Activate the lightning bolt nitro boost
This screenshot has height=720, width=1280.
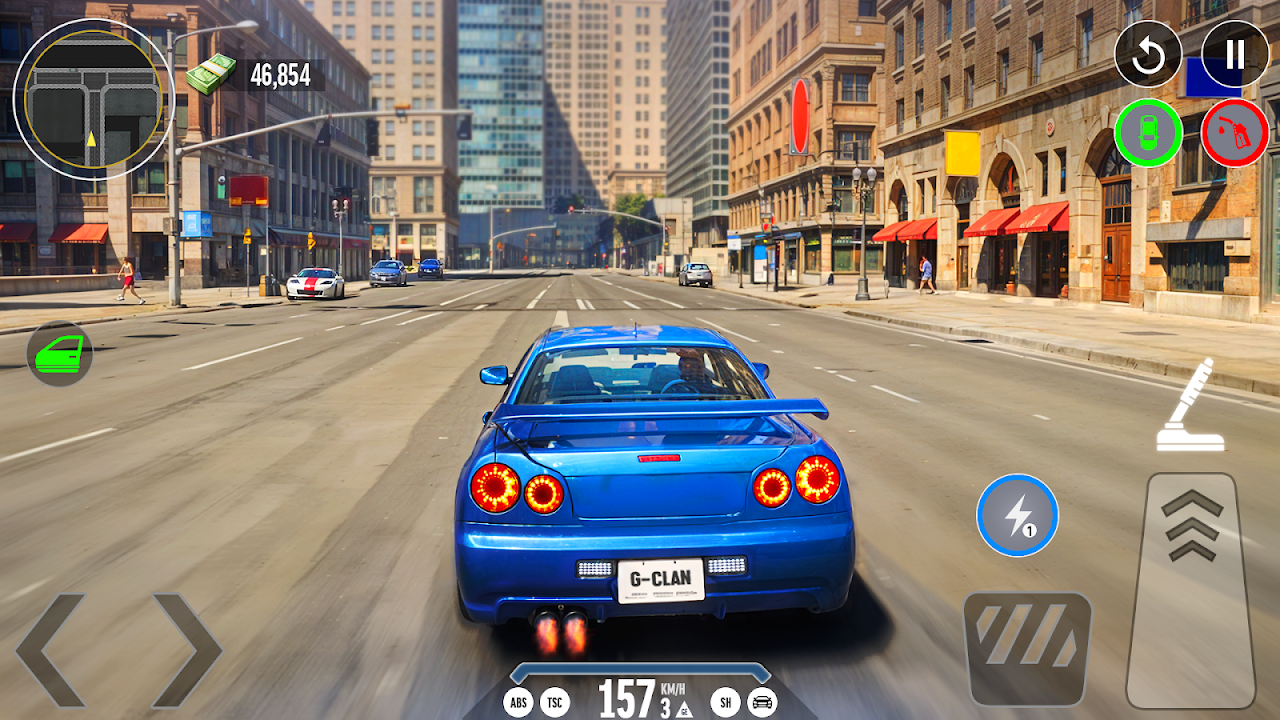point(1017,515)
